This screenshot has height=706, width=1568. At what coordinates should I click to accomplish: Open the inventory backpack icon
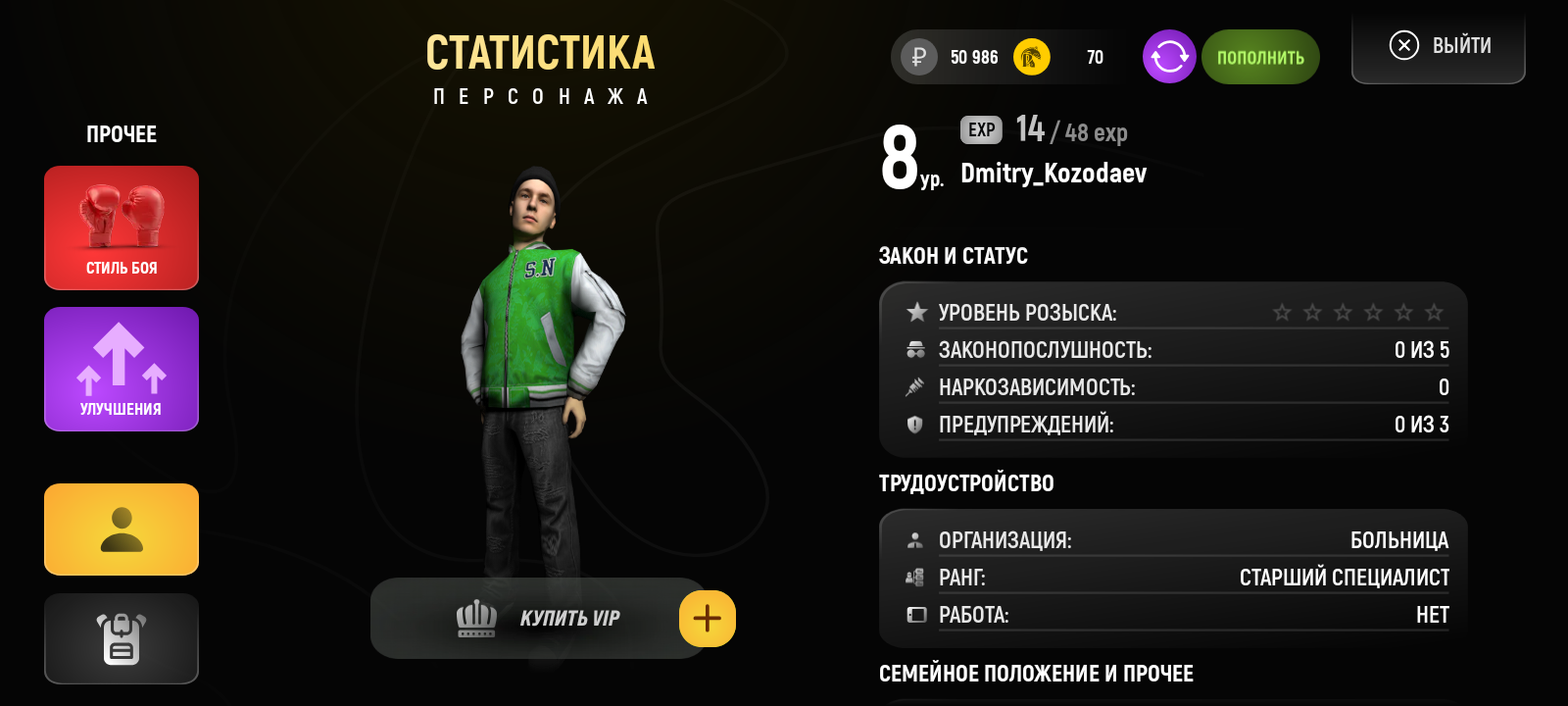click(x=121, y=638)
